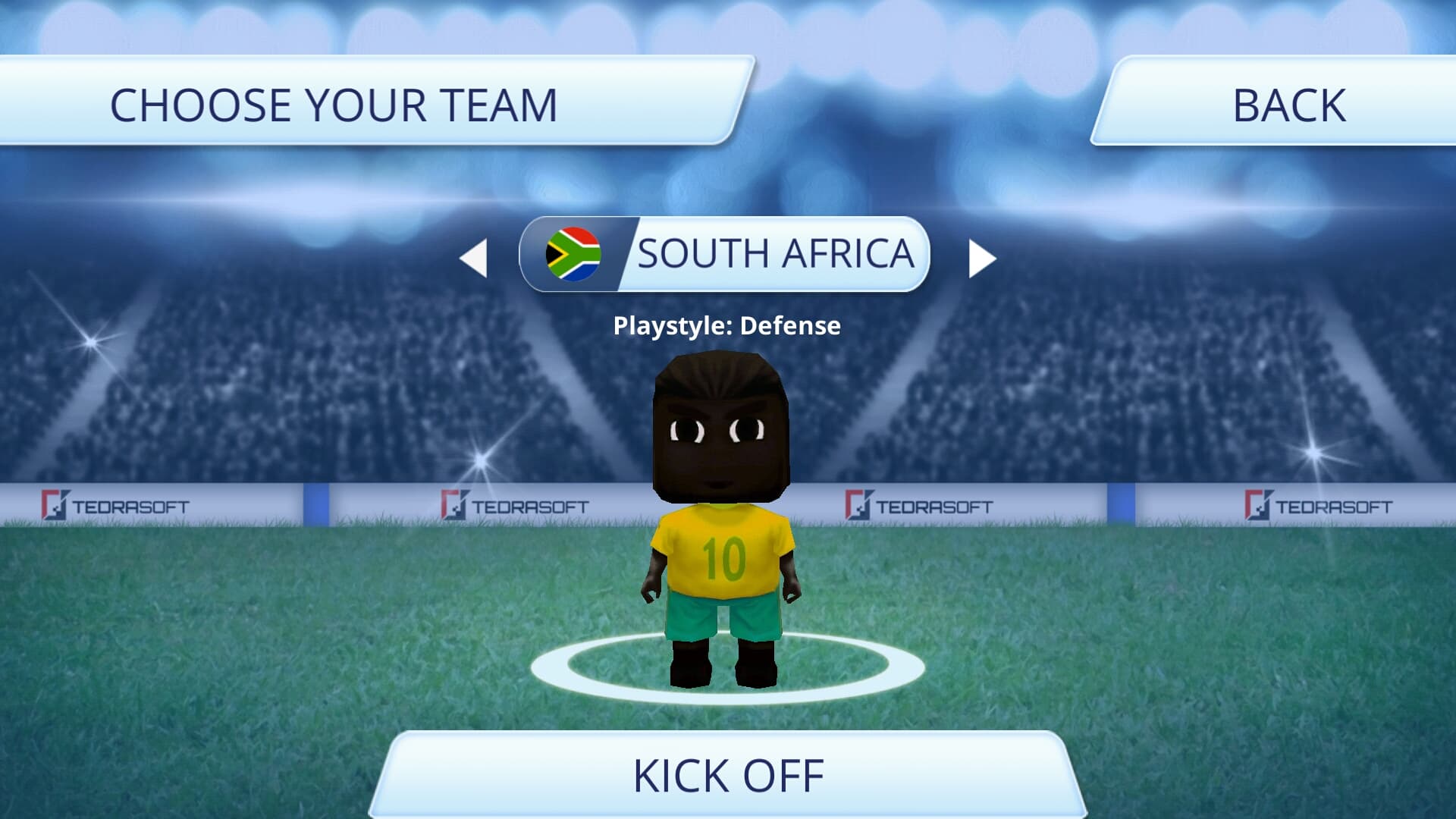
Task: Open the team selector showing SOUTH AFRICA
Action: tap(724, 255)
